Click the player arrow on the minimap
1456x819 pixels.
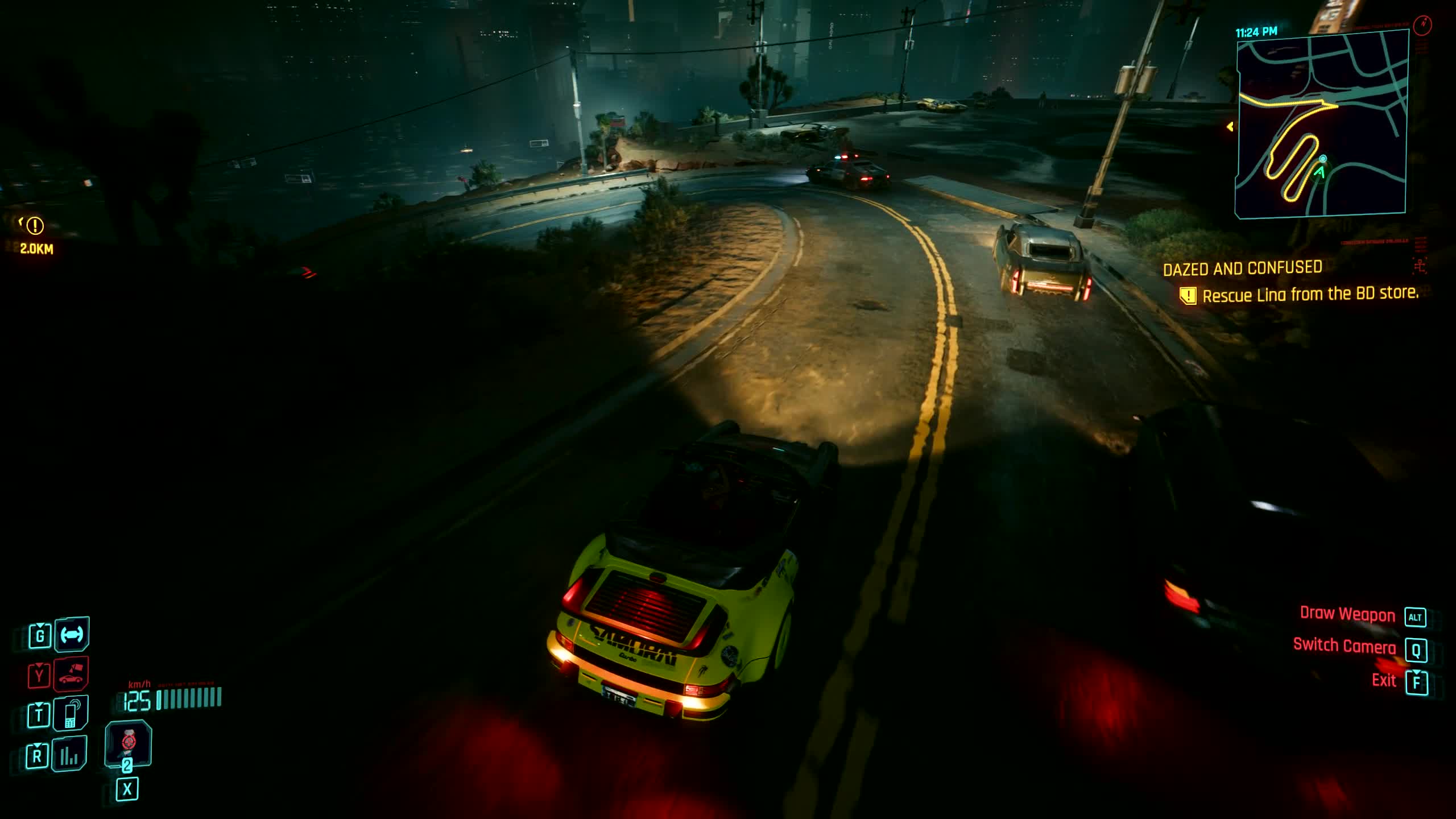point(1319,171)
